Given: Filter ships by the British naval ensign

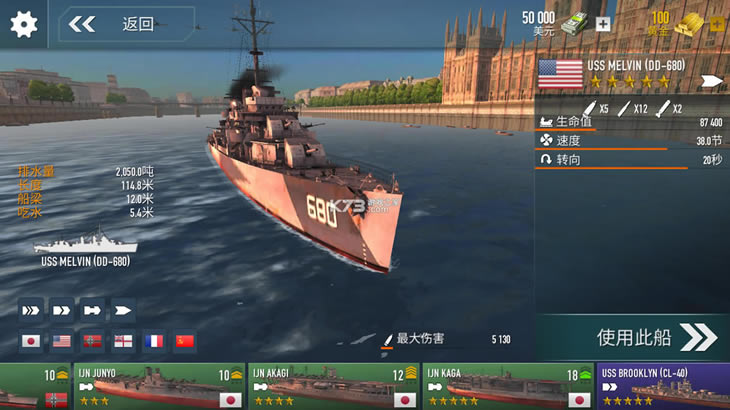Looking at the screenshot, I should (x=124, y=342).
